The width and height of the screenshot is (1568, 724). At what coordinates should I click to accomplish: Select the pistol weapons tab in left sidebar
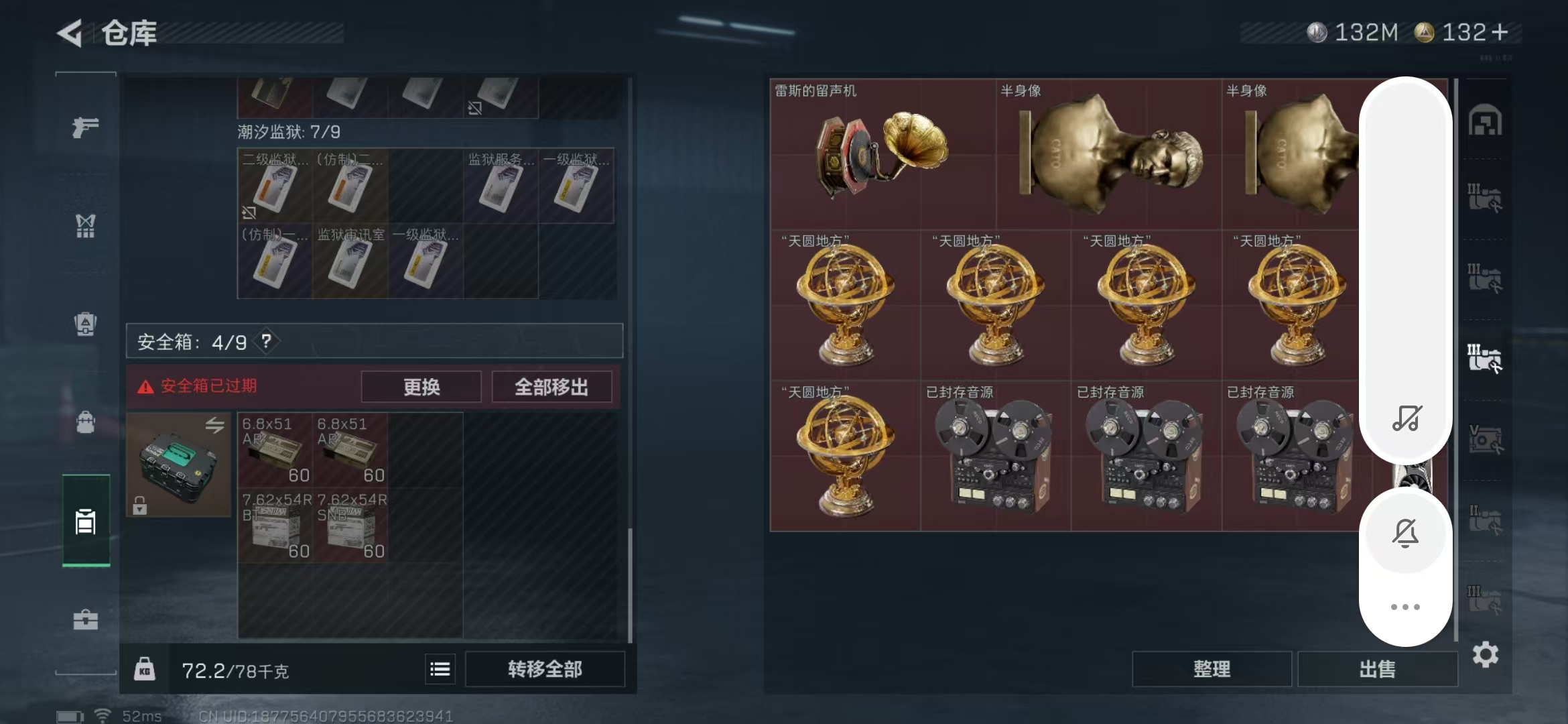point(85,127)
